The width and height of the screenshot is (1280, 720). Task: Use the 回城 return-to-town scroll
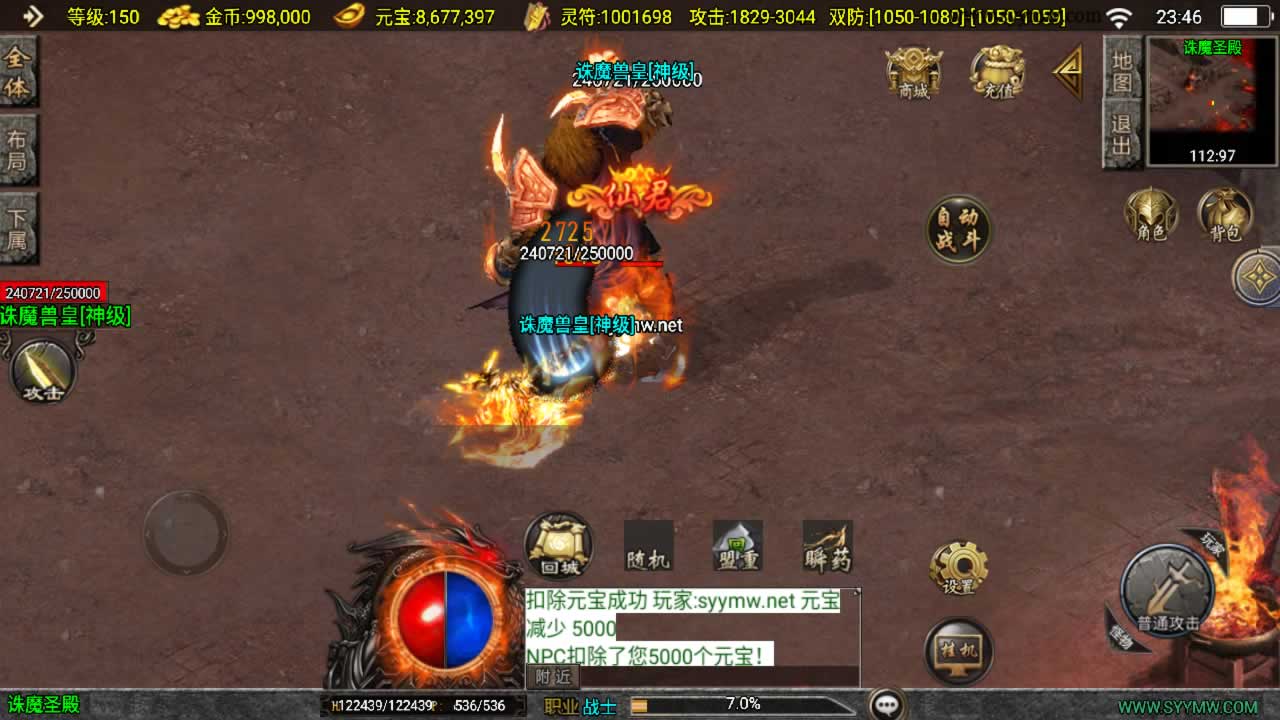coord(559,546)
